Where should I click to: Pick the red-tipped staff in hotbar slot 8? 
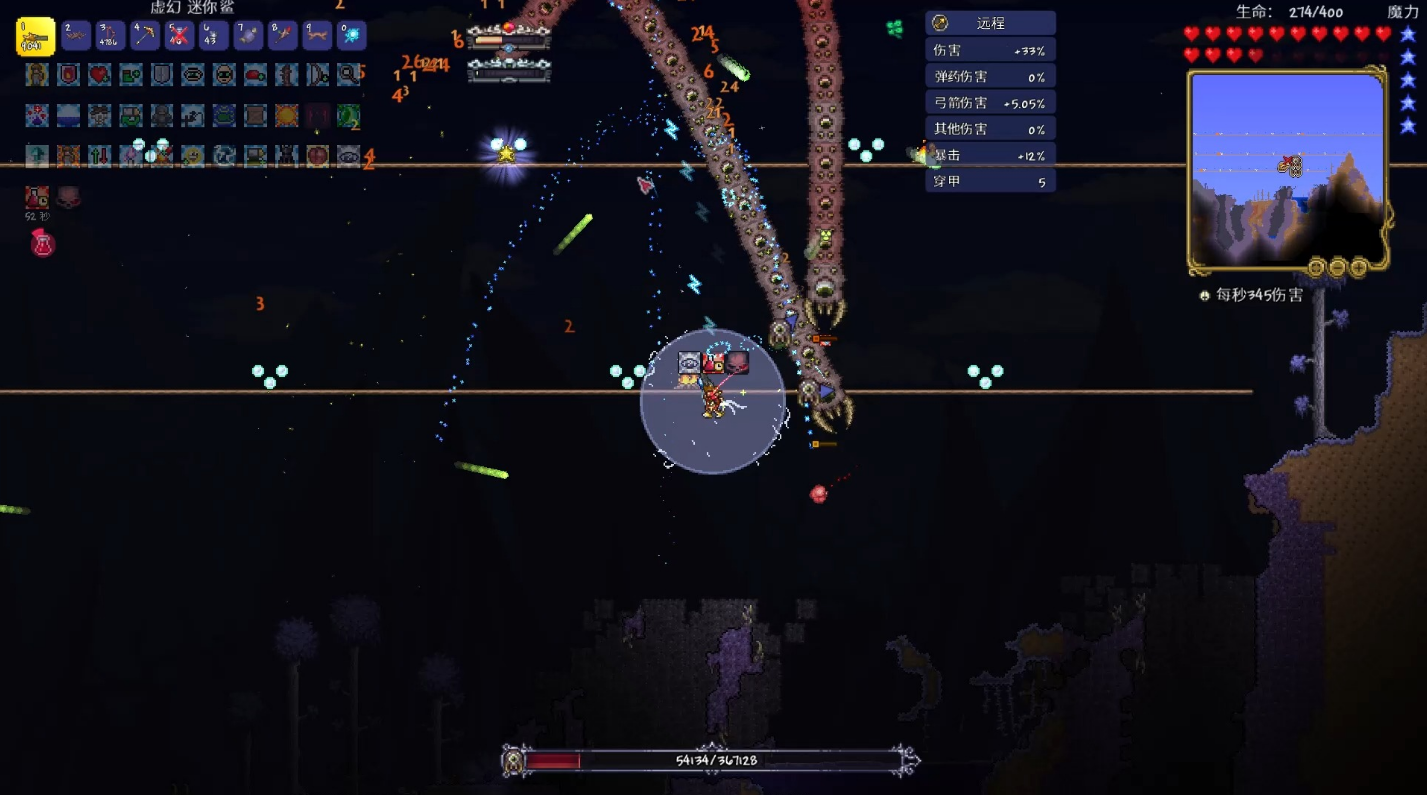[x=283, y=36]
